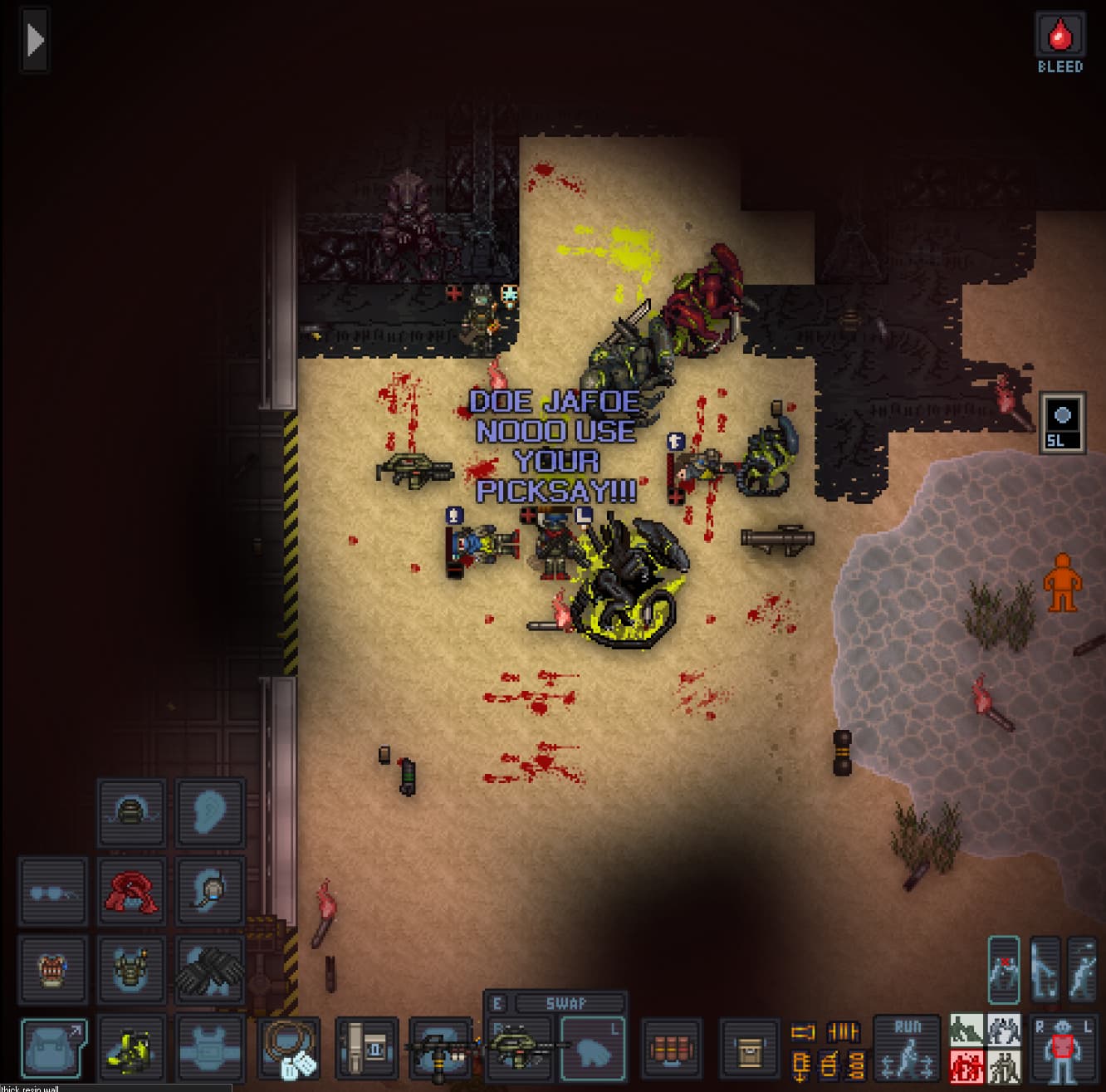This screenshot has height=1092, width=1106.
Task: Open the ammo pouch pocket slot
Action: point(671,1048)
